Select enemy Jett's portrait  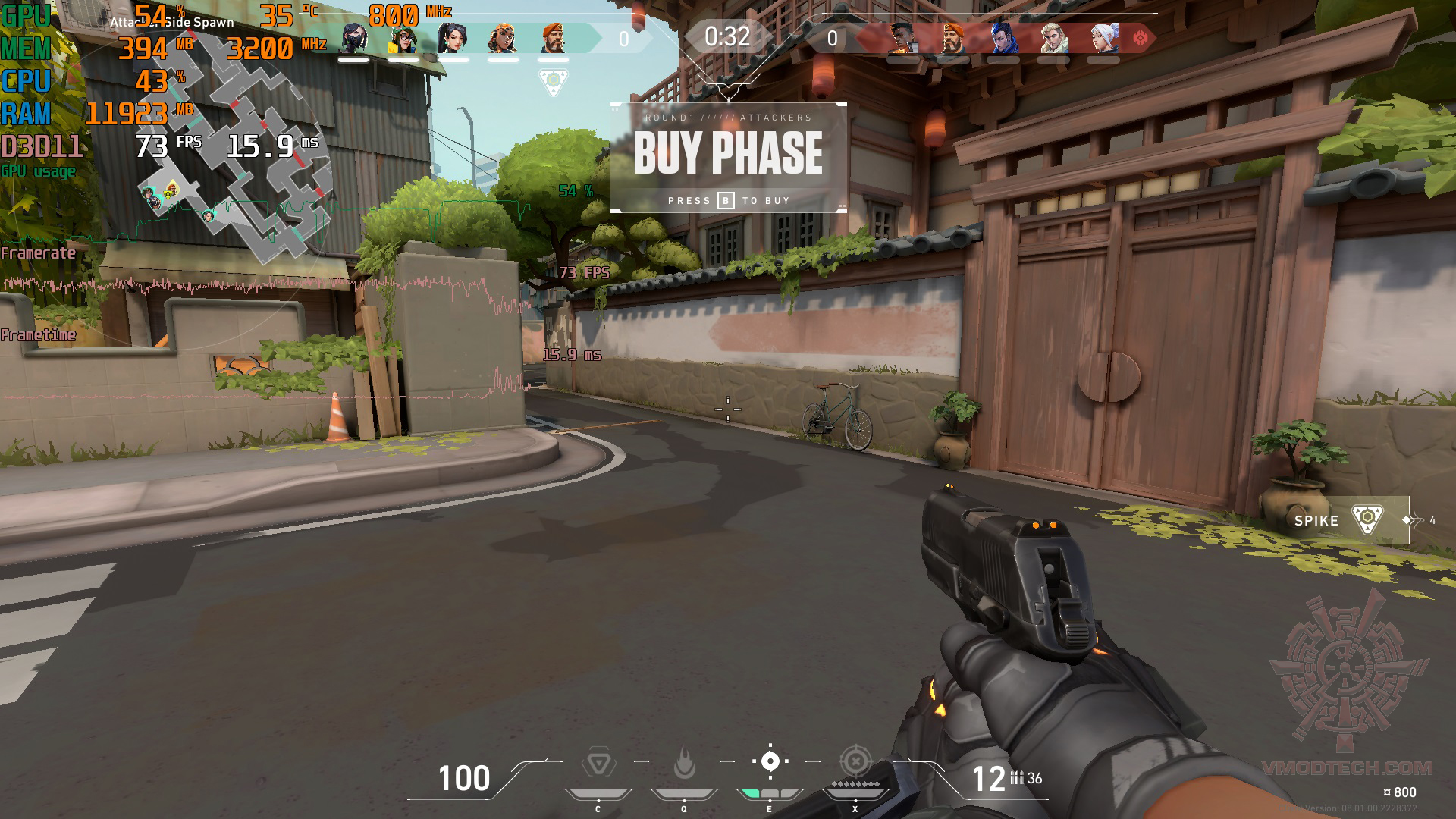(x=1103, y=37)
